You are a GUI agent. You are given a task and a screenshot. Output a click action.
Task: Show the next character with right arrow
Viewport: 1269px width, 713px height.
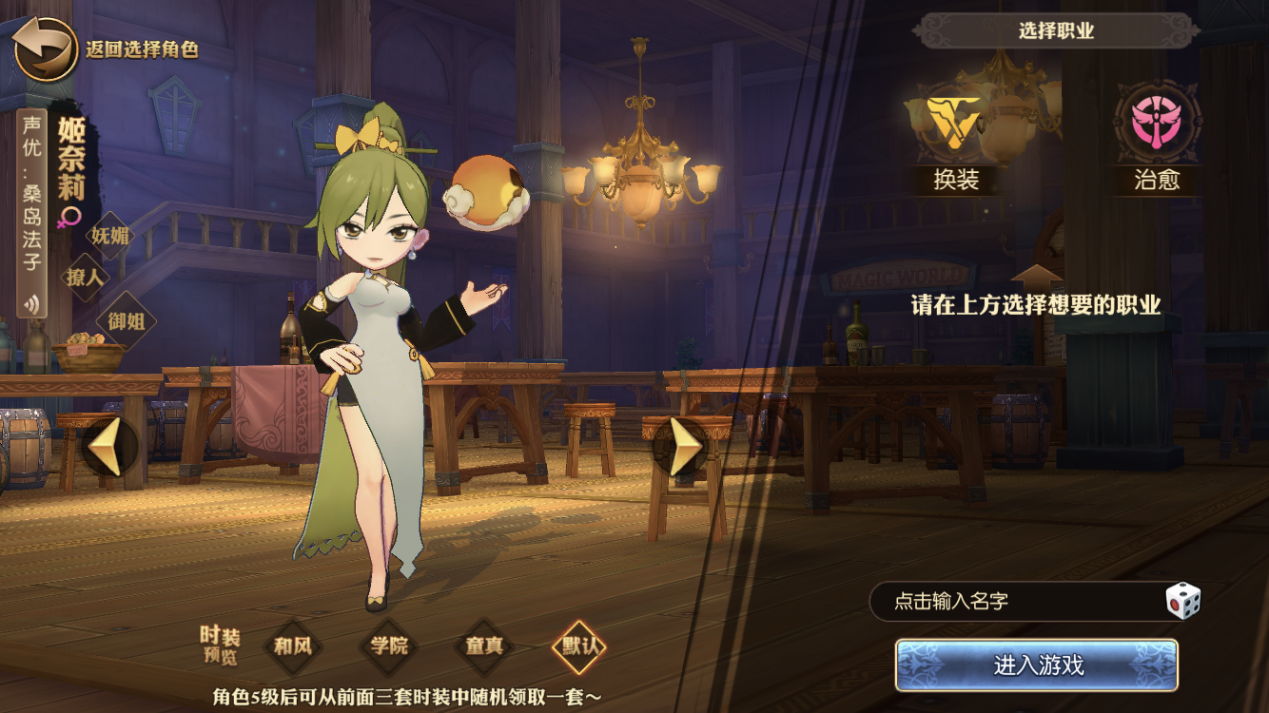pyautogui.click(x=684, y=447)
